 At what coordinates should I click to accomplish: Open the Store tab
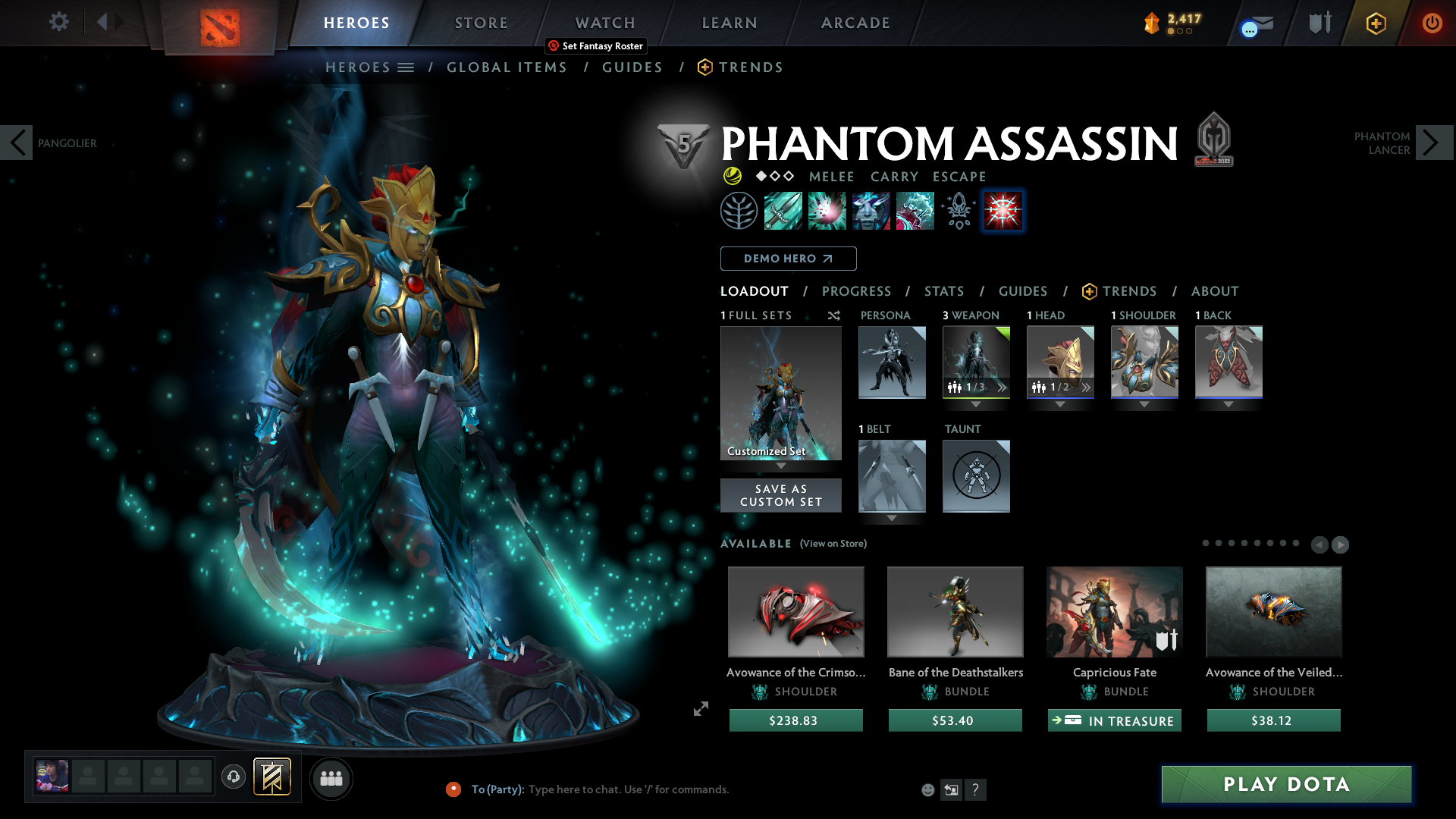pos(482,23)
